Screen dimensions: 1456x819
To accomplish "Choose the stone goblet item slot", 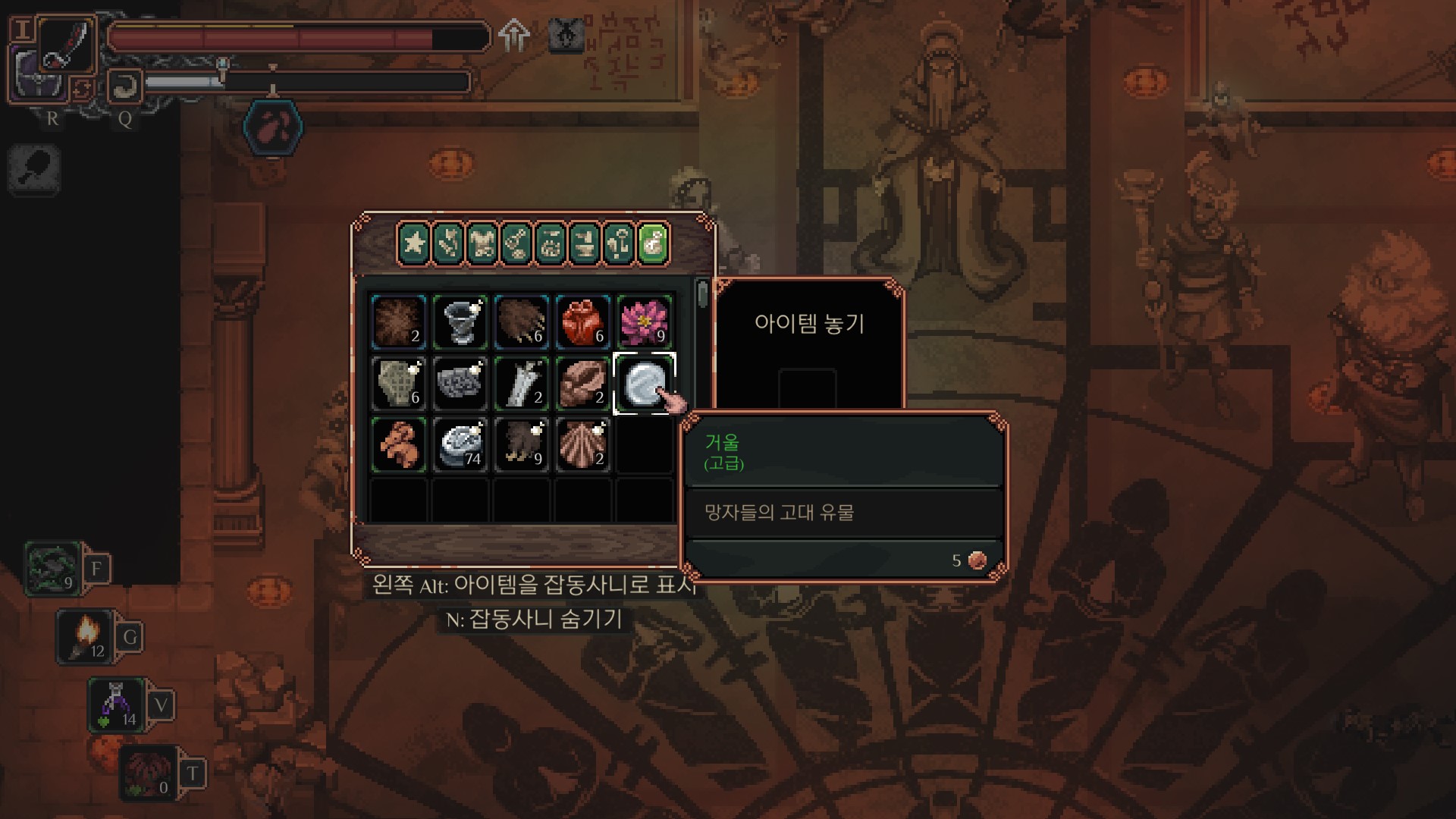I will [460, 322].
